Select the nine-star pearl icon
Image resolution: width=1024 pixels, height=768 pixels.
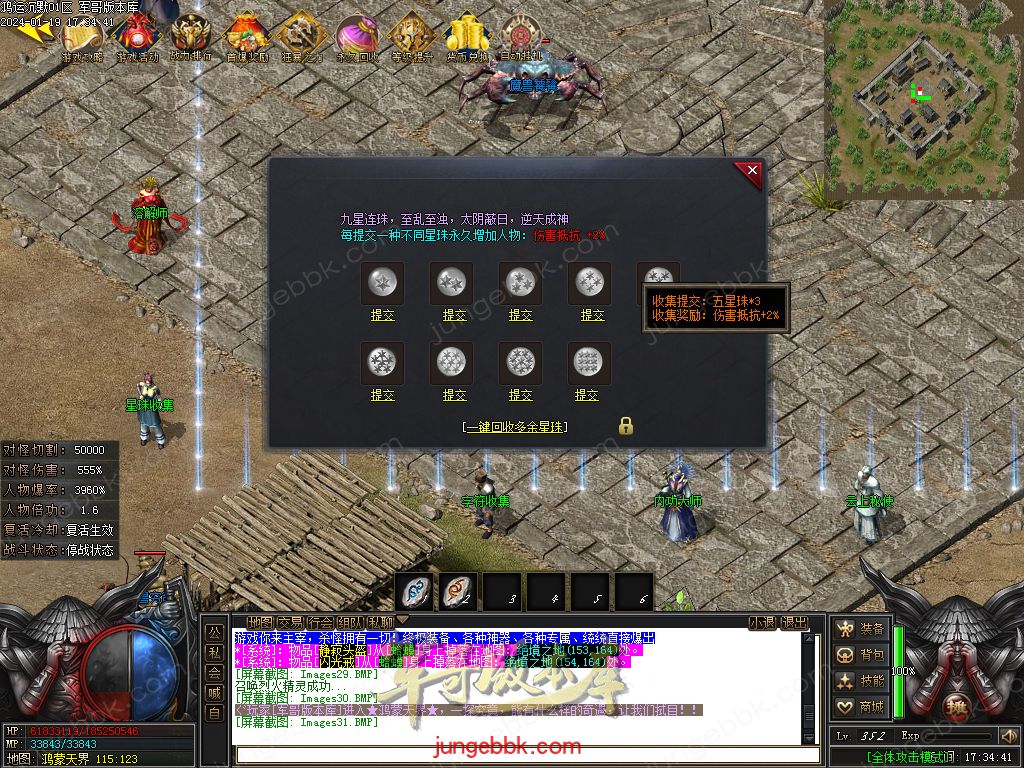(587, 361)
